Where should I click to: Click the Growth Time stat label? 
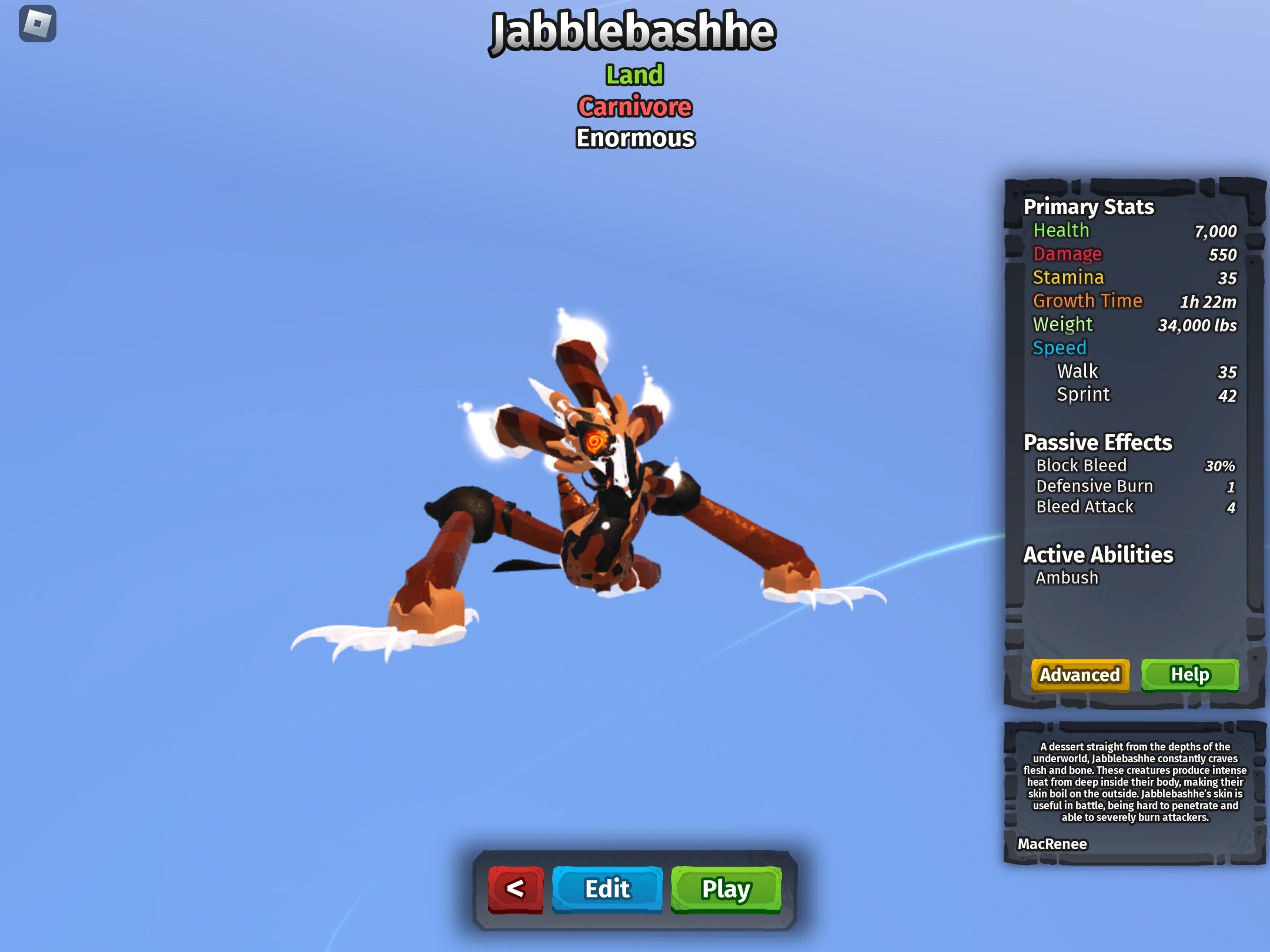coord(1088,301)
